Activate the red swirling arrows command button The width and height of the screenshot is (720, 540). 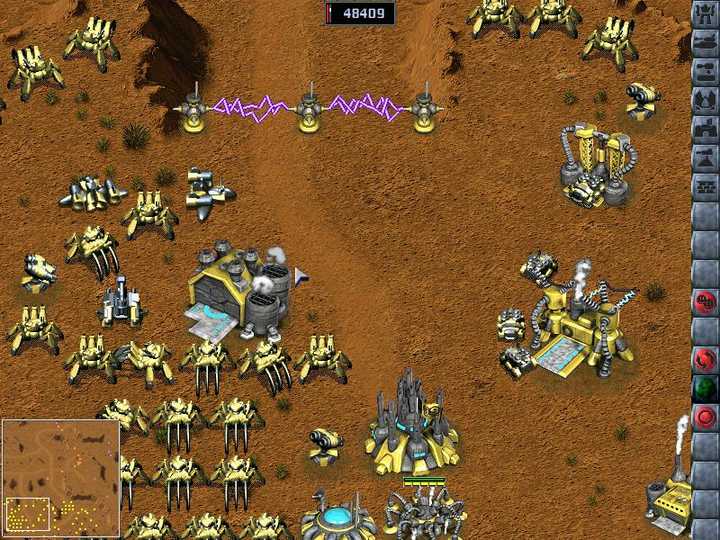coord(706,359)
